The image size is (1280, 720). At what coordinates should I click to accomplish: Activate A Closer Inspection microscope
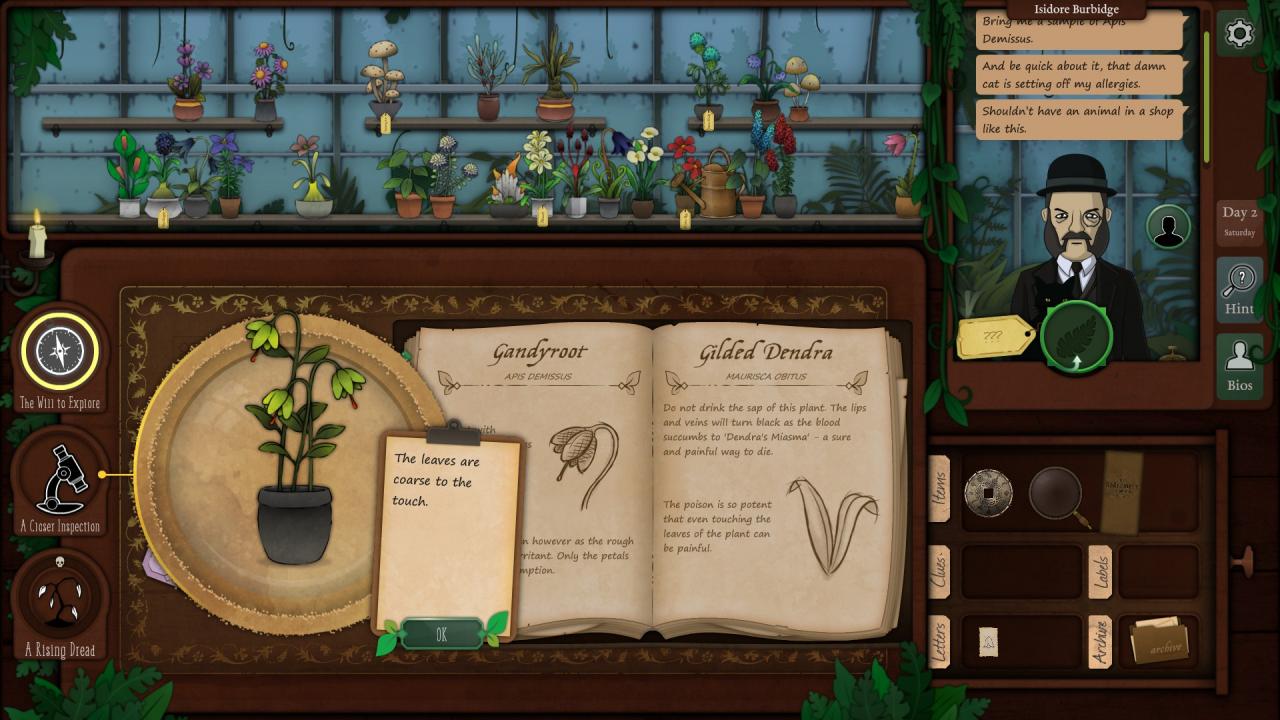point(60,476)
